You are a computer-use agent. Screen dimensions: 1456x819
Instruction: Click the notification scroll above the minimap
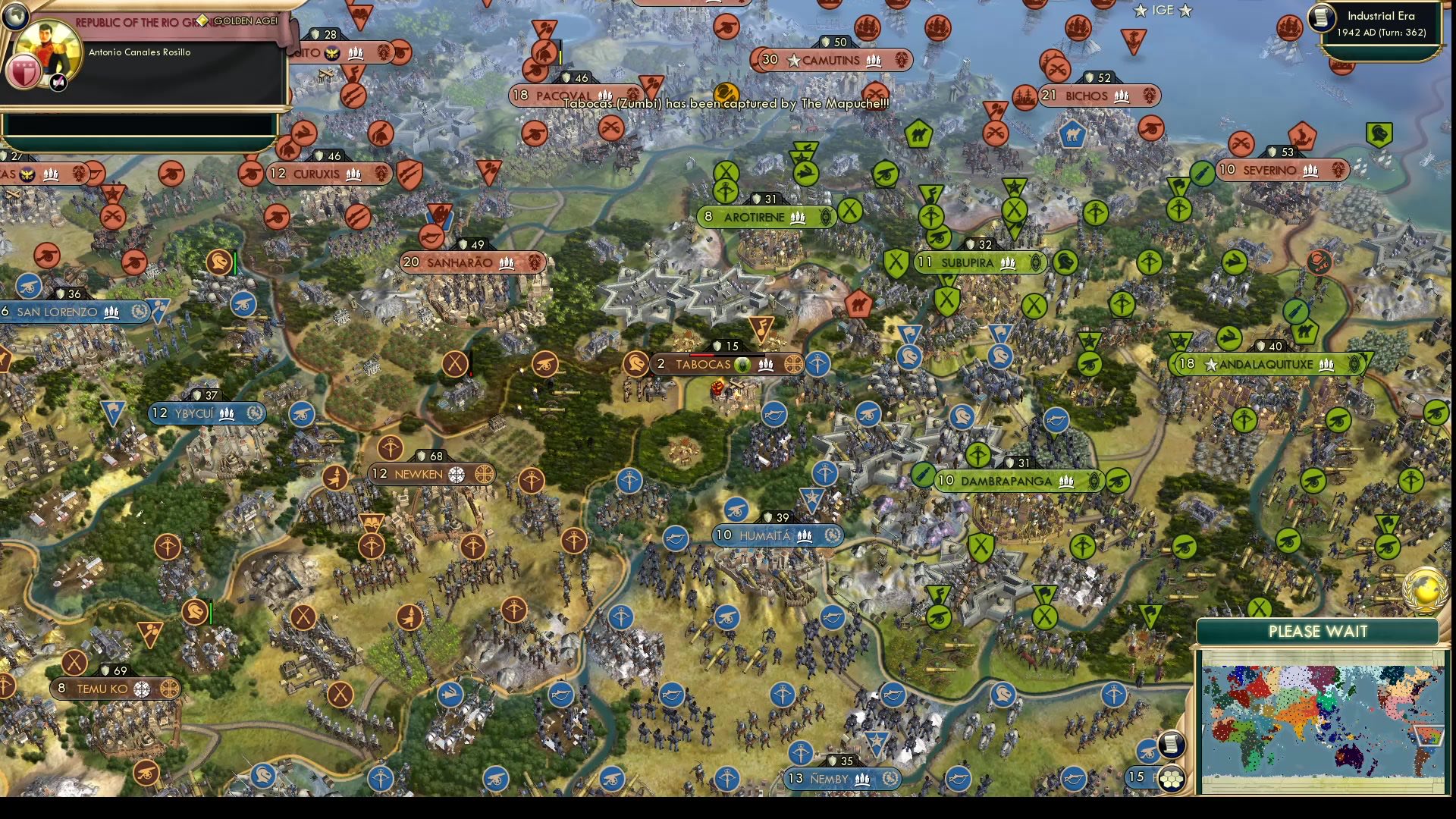[x=1170, y=746]
